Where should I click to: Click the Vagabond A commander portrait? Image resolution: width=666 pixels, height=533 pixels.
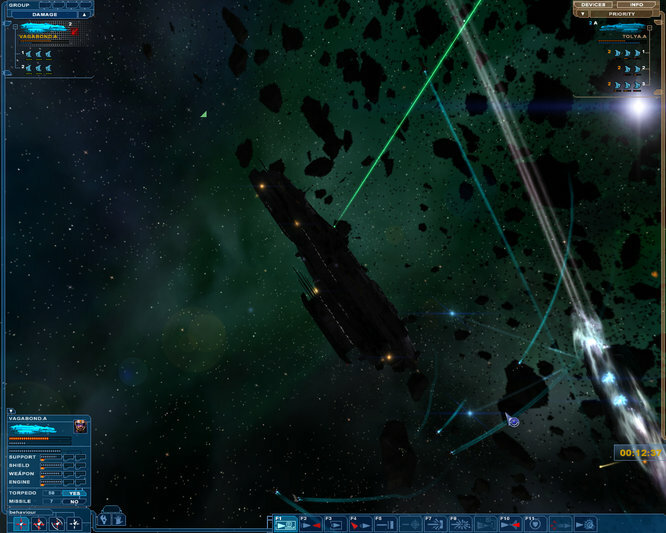80,428
